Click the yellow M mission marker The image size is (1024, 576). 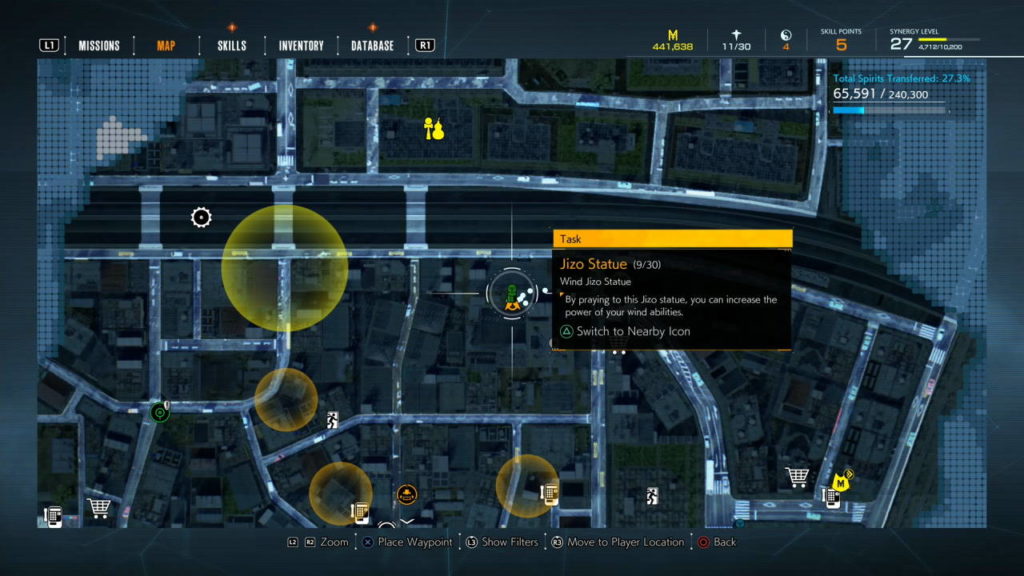tap(841, 483)
